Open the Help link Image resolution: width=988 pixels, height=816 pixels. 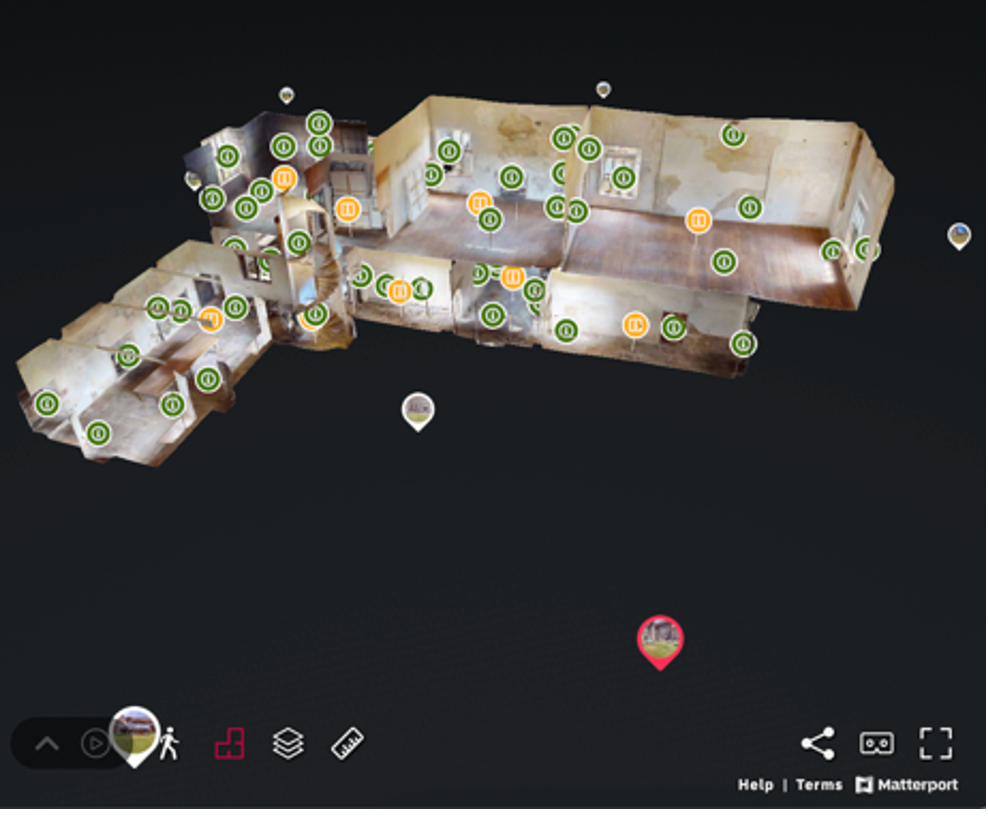755,785
